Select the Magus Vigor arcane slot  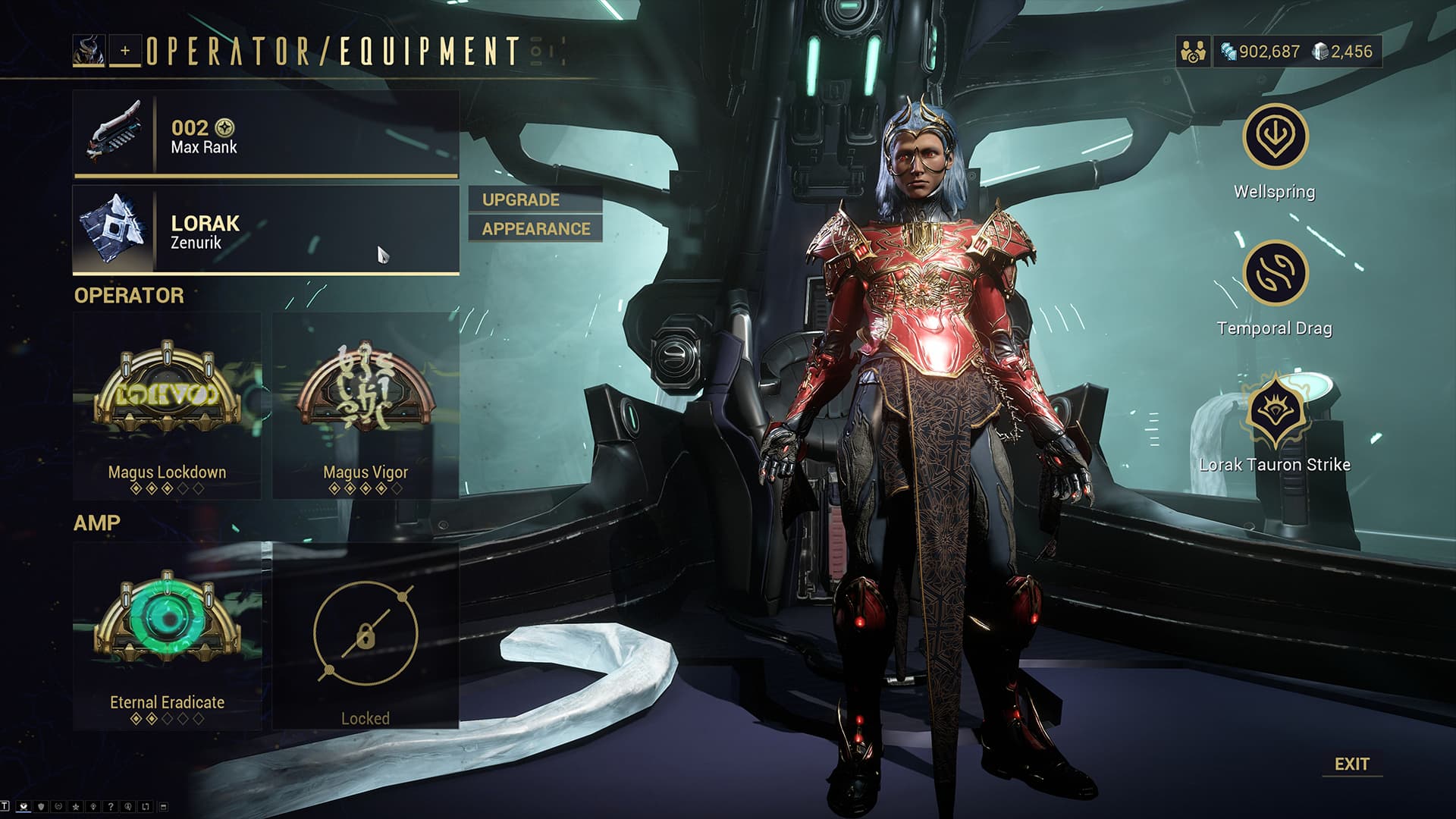366,406
